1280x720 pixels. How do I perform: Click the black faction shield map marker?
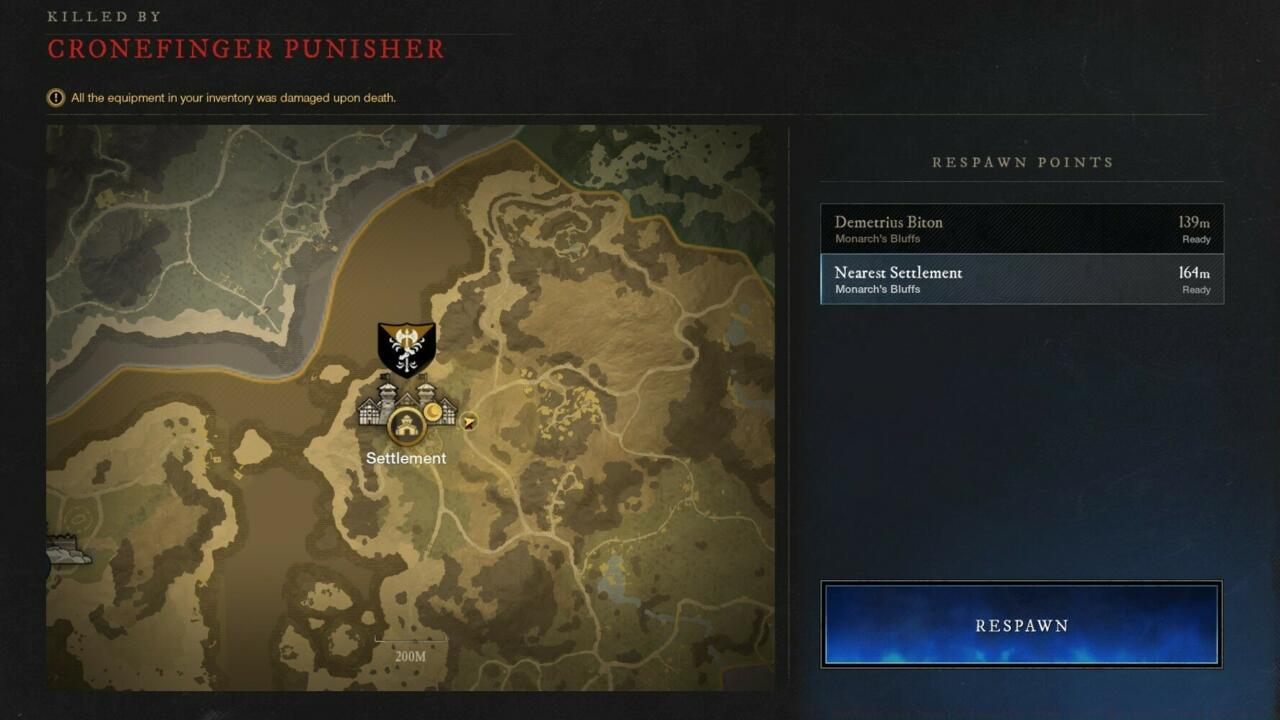click(406, 348)
